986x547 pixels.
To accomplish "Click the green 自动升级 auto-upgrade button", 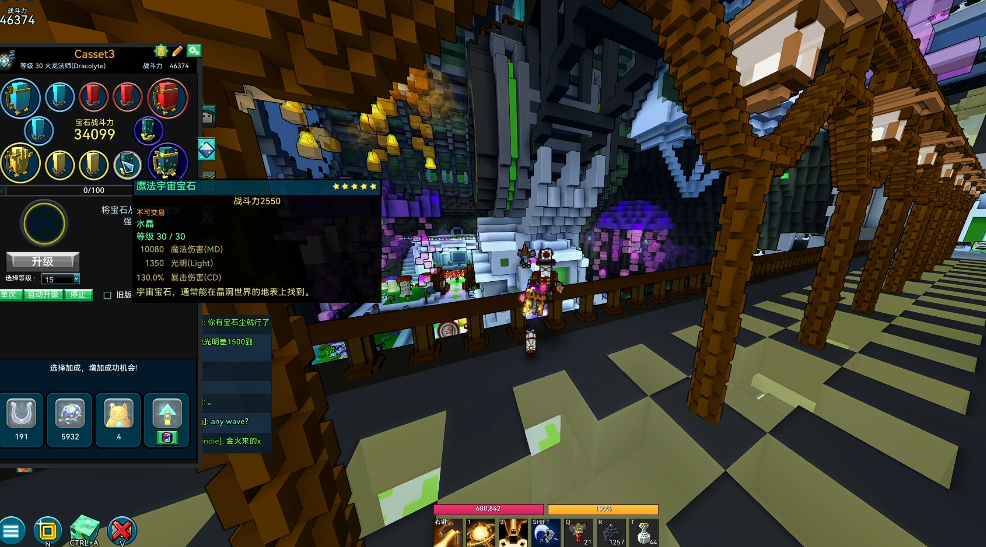I will [x=43, y=295].
